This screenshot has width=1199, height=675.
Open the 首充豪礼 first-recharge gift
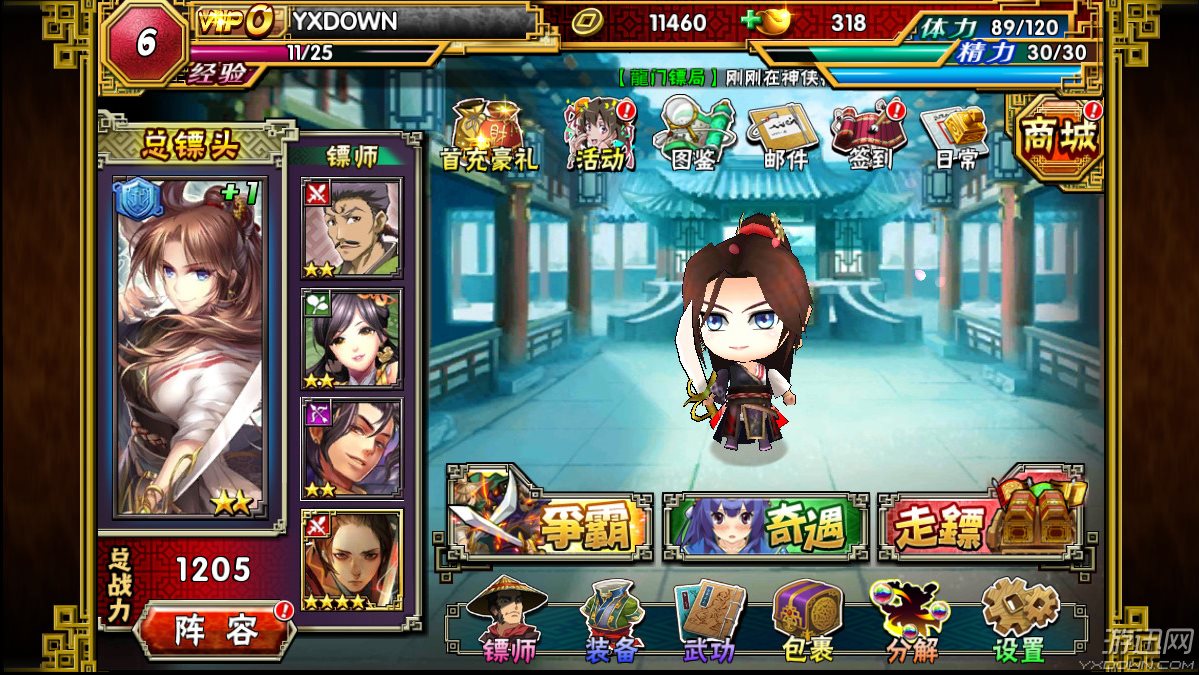click(x=488, y=135)
